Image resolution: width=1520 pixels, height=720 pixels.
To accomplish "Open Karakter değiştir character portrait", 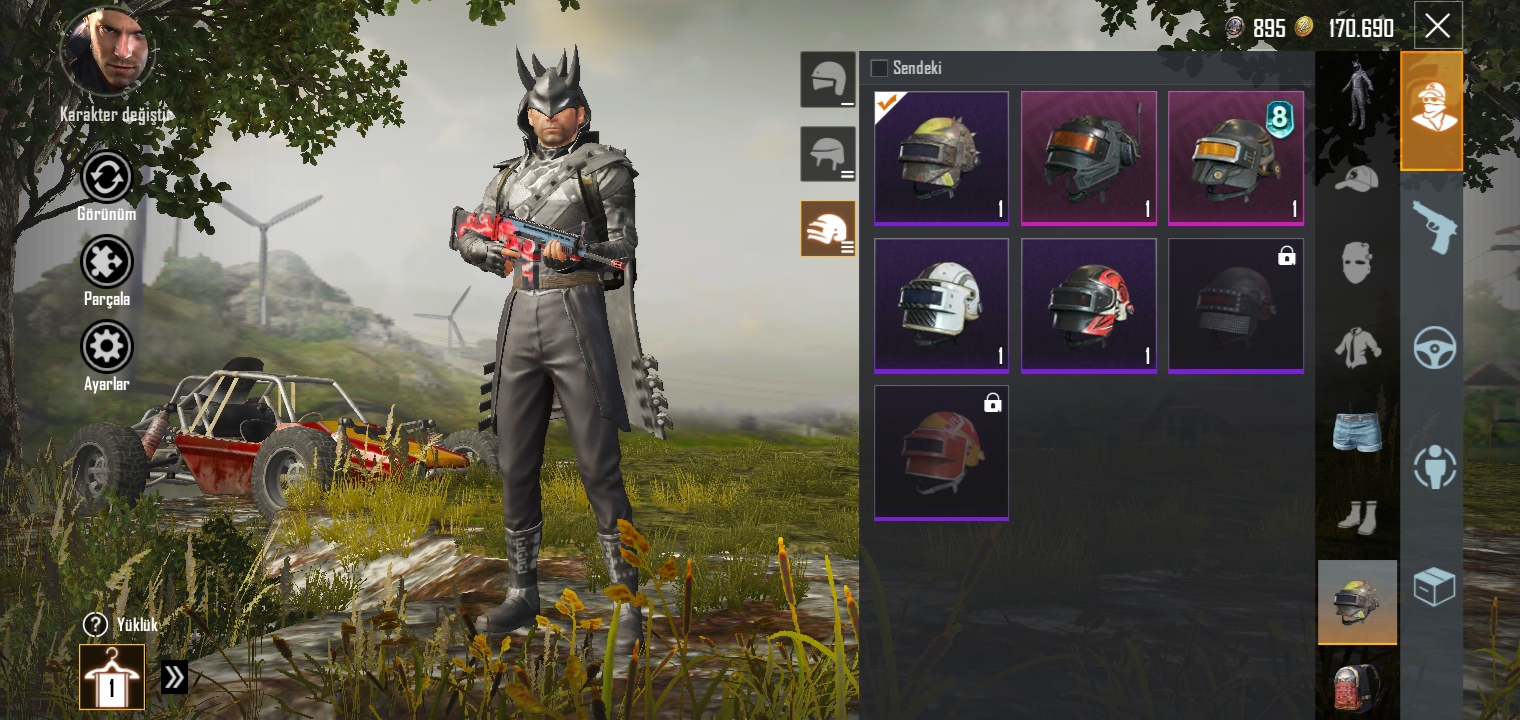I will point(107,52).
